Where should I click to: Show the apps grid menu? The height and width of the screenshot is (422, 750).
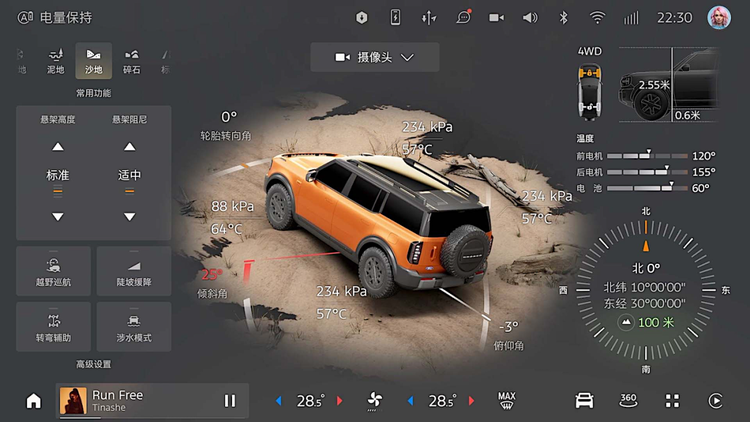pos(672,401)
